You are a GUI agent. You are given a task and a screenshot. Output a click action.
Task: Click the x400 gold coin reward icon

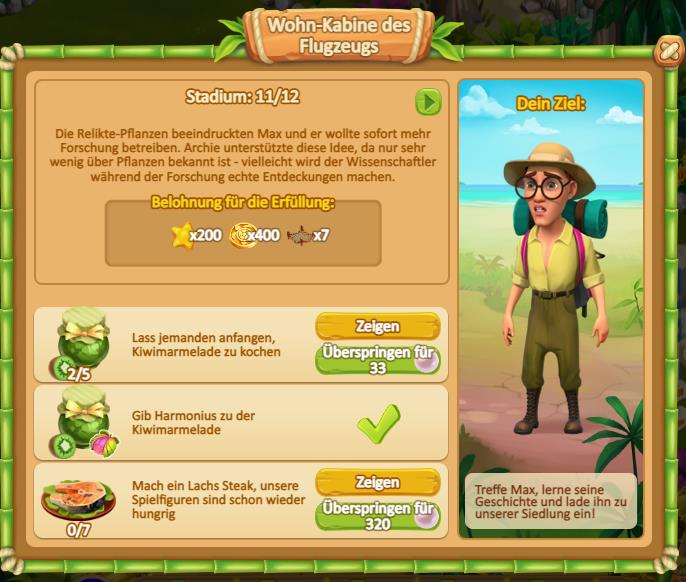pyautogui.click(x=243, y=236)
